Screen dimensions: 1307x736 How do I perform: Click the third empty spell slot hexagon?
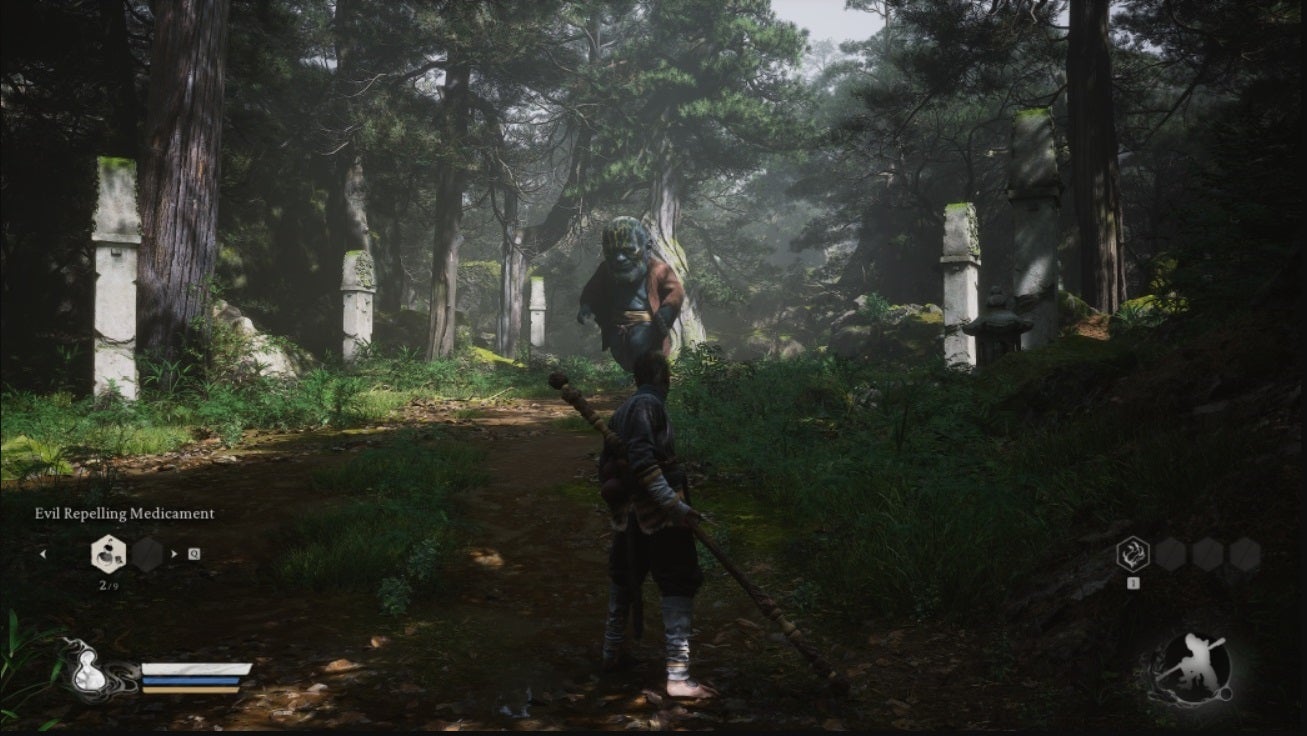1244,555
